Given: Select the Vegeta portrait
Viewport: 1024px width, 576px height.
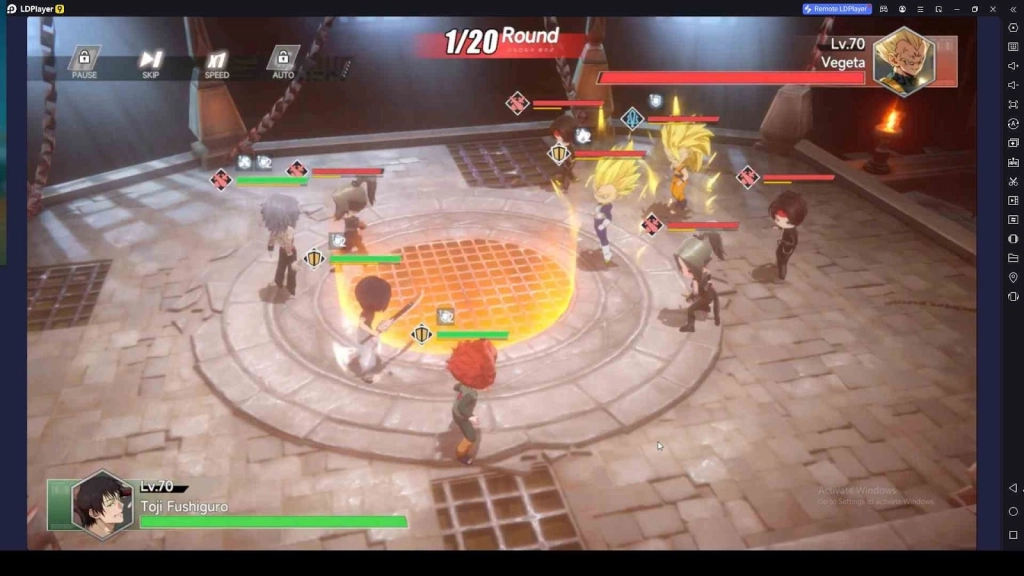Looking at the screenshot, I should pyautogui.click(x=904, y=61).
